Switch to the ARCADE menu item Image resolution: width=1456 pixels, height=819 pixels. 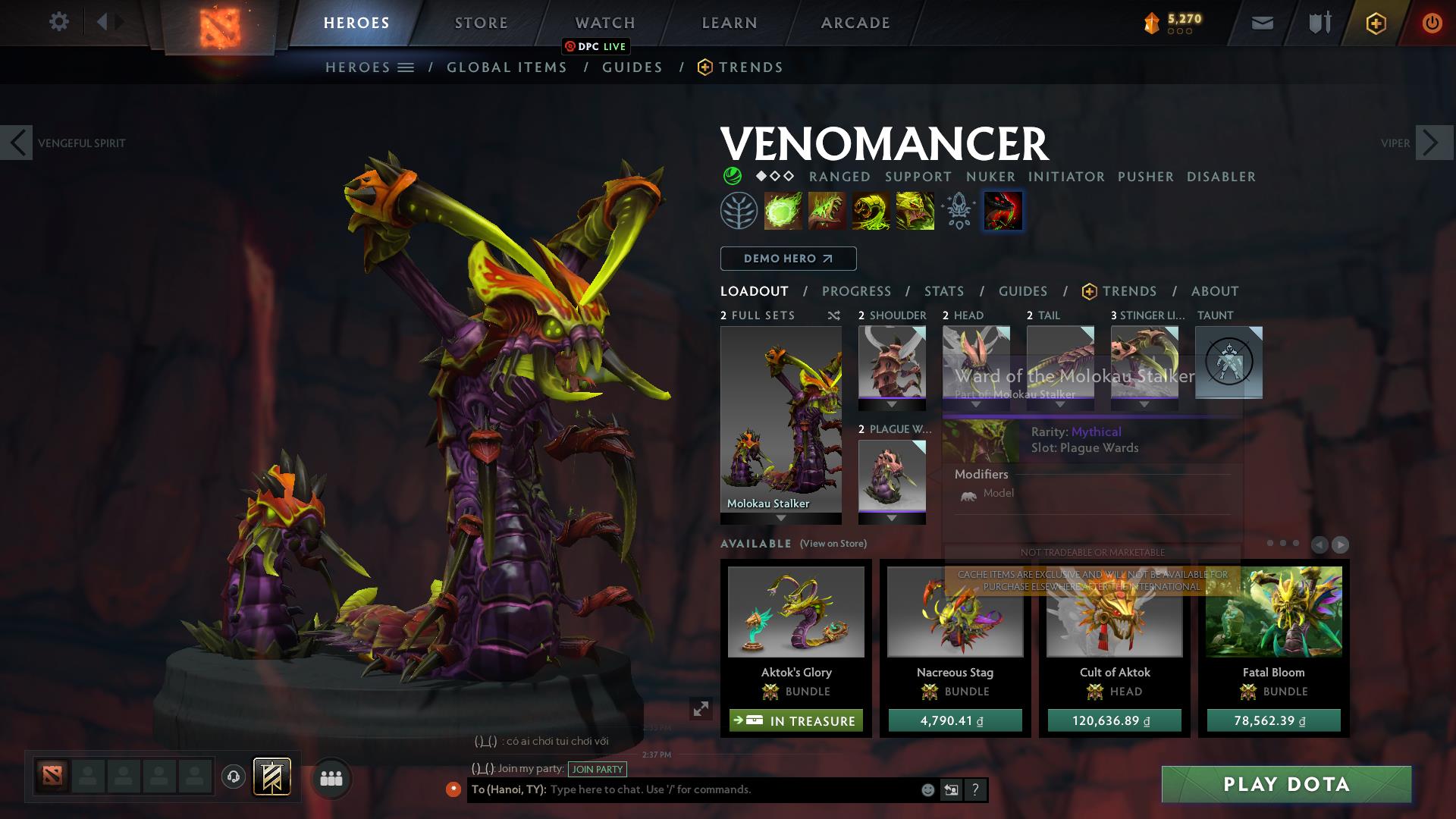pyautogui.click(x=854, y=22)
